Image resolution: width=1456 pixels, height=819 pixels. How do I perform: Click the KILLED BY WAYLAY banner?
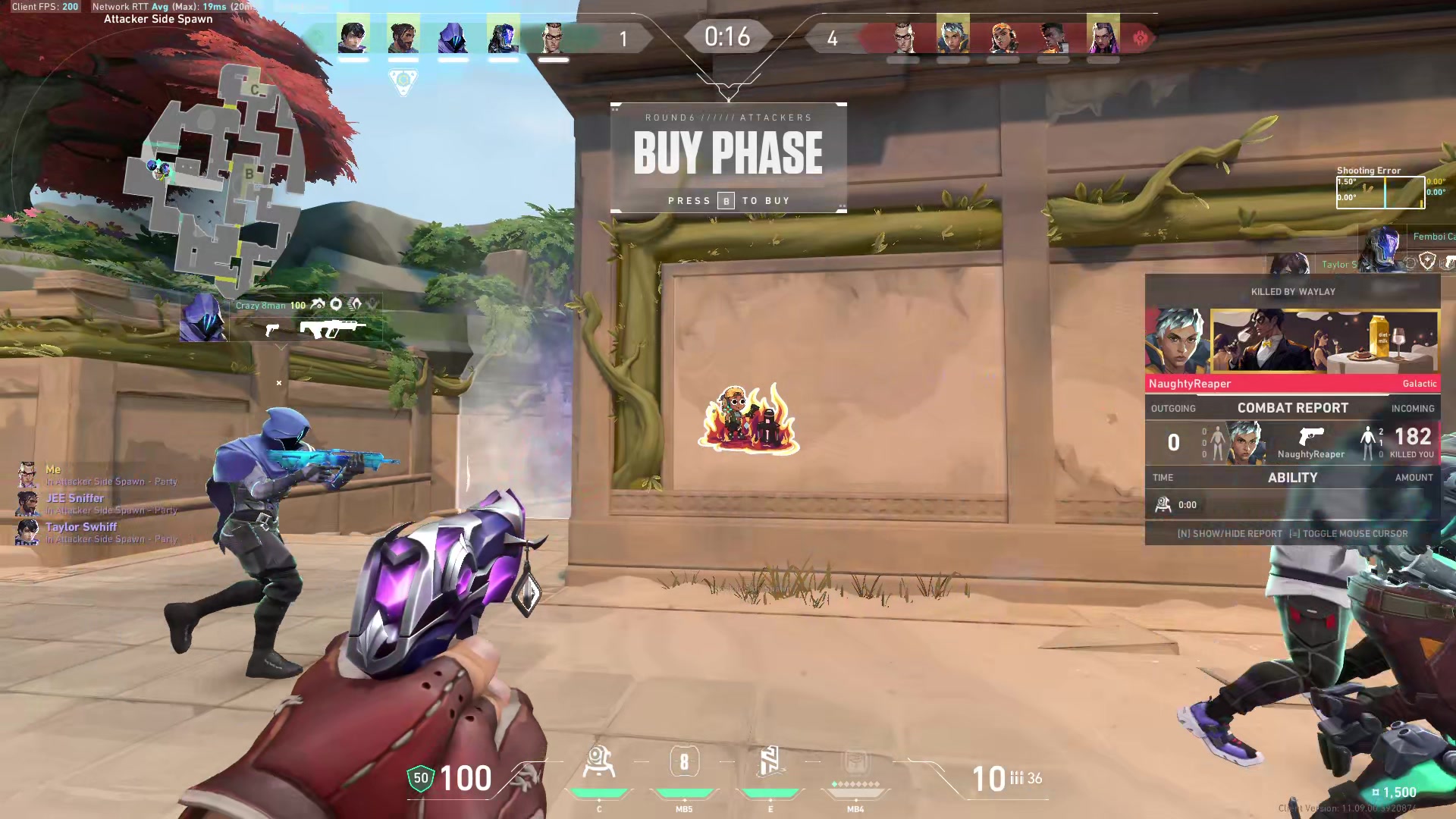1292,291
